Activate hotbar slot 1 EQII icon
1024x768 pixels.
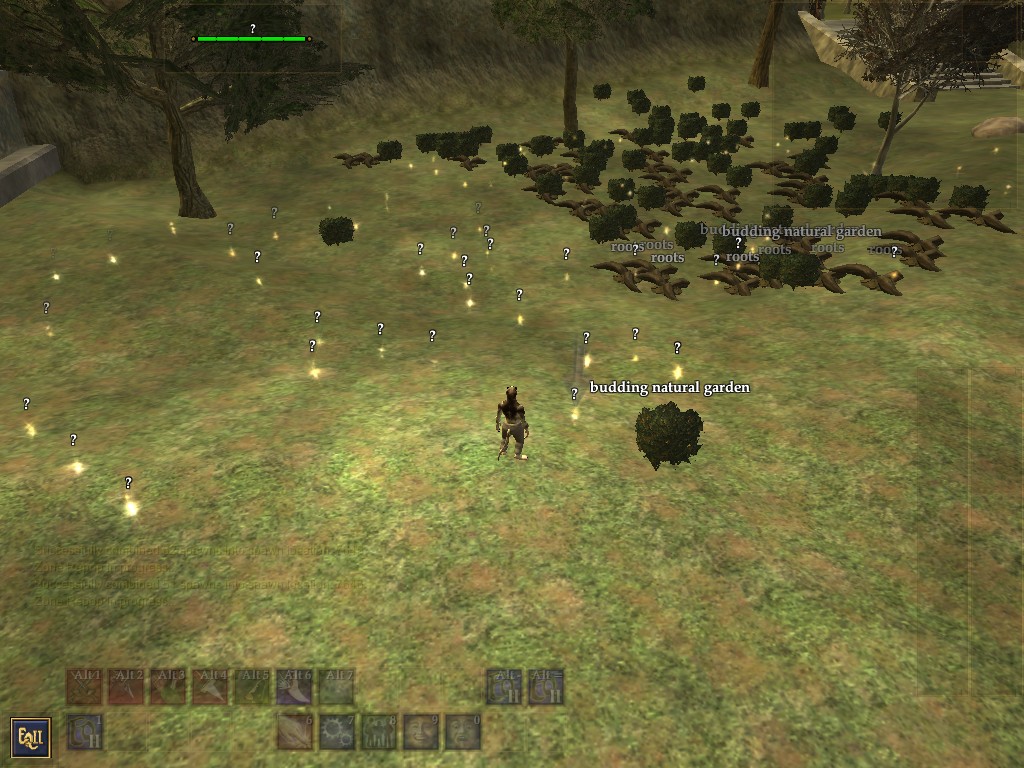pos(84,732)
